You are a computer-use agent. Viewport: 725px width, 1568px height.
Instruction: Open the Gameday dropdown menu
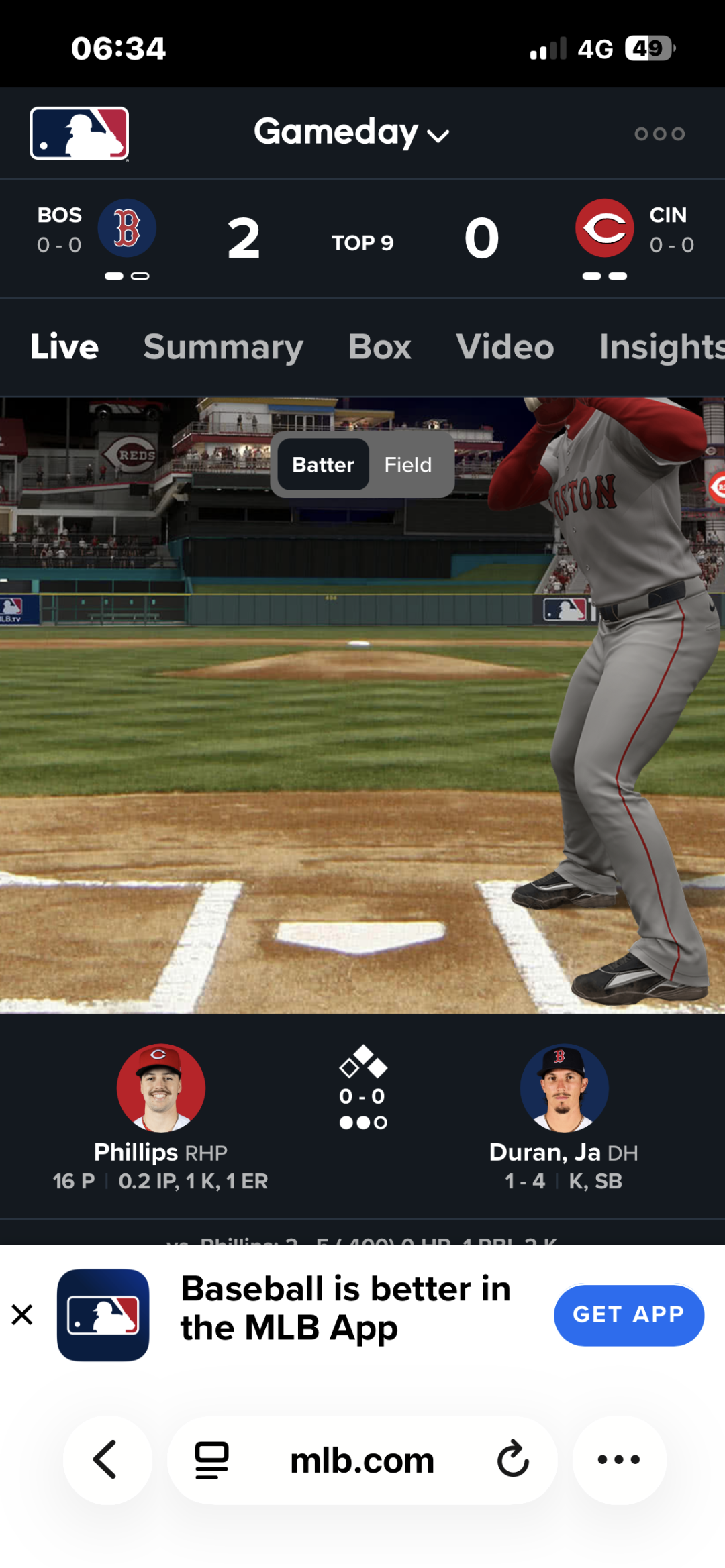(x=351, y=133)
